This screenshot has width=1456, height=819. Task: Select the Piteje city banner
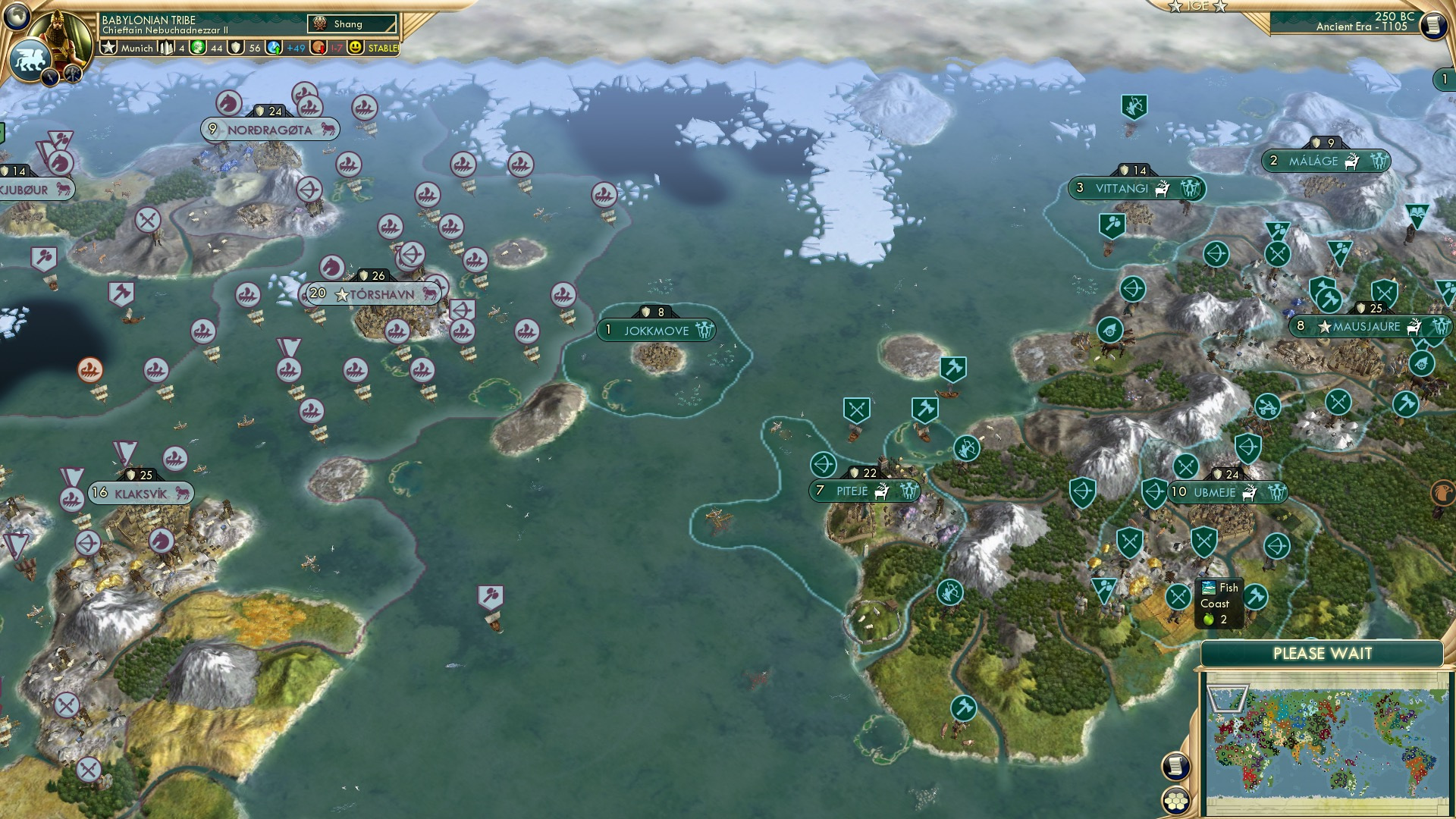coord(852,491)
